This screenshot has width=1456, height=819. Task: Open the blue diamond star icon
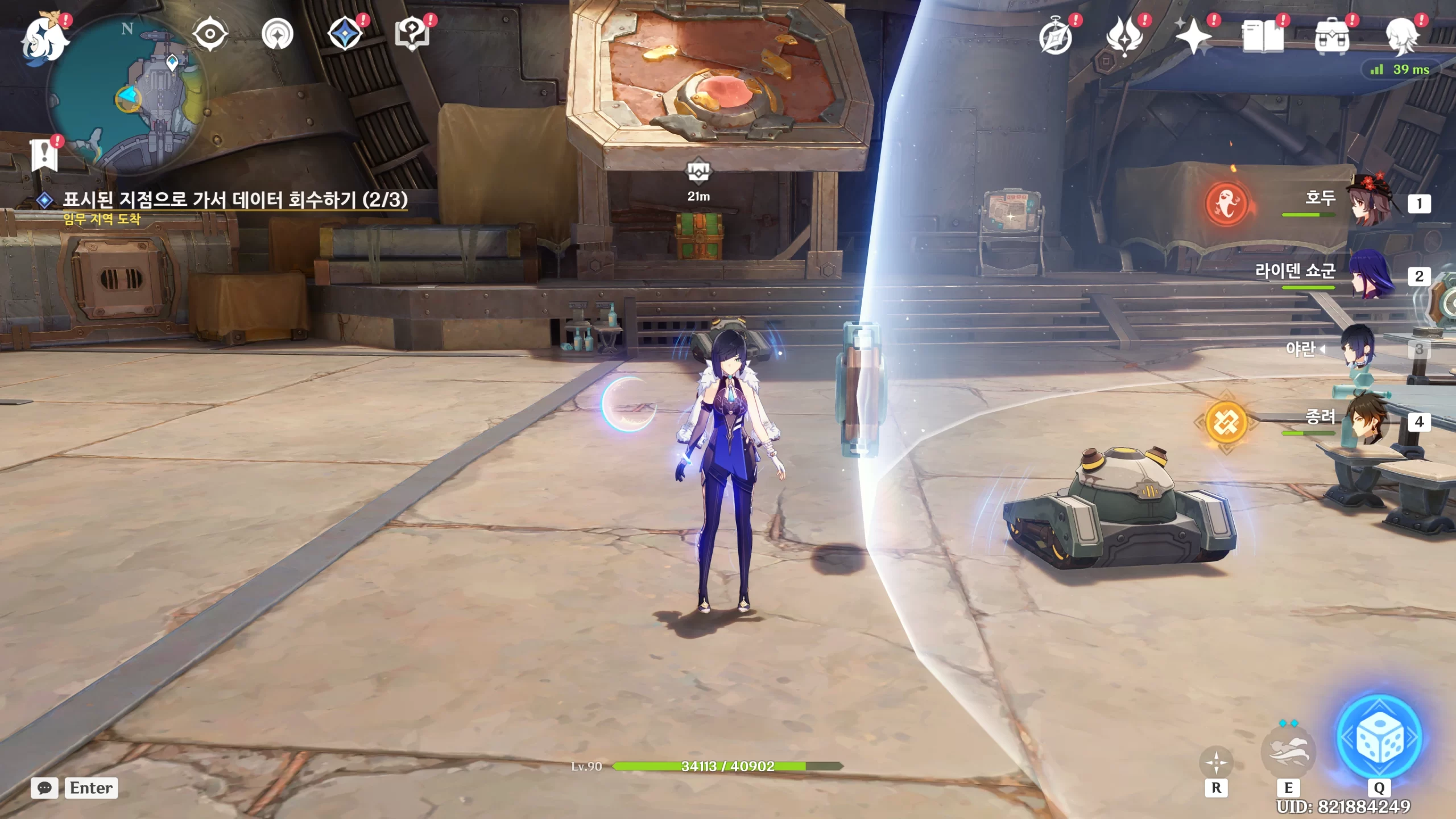click(345, 34)
